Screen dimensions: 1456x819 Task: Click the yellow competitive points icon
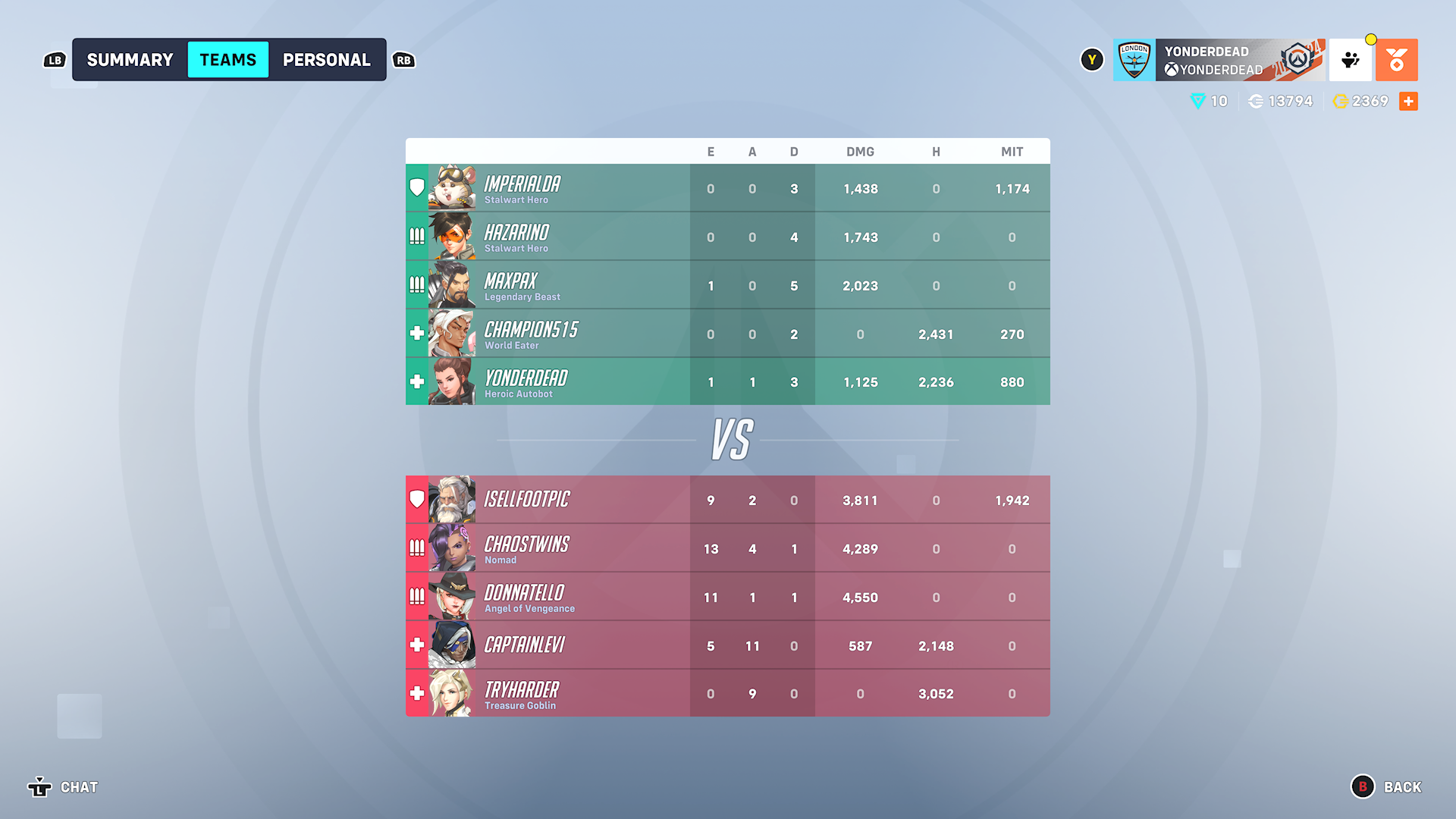point(1341,101)
